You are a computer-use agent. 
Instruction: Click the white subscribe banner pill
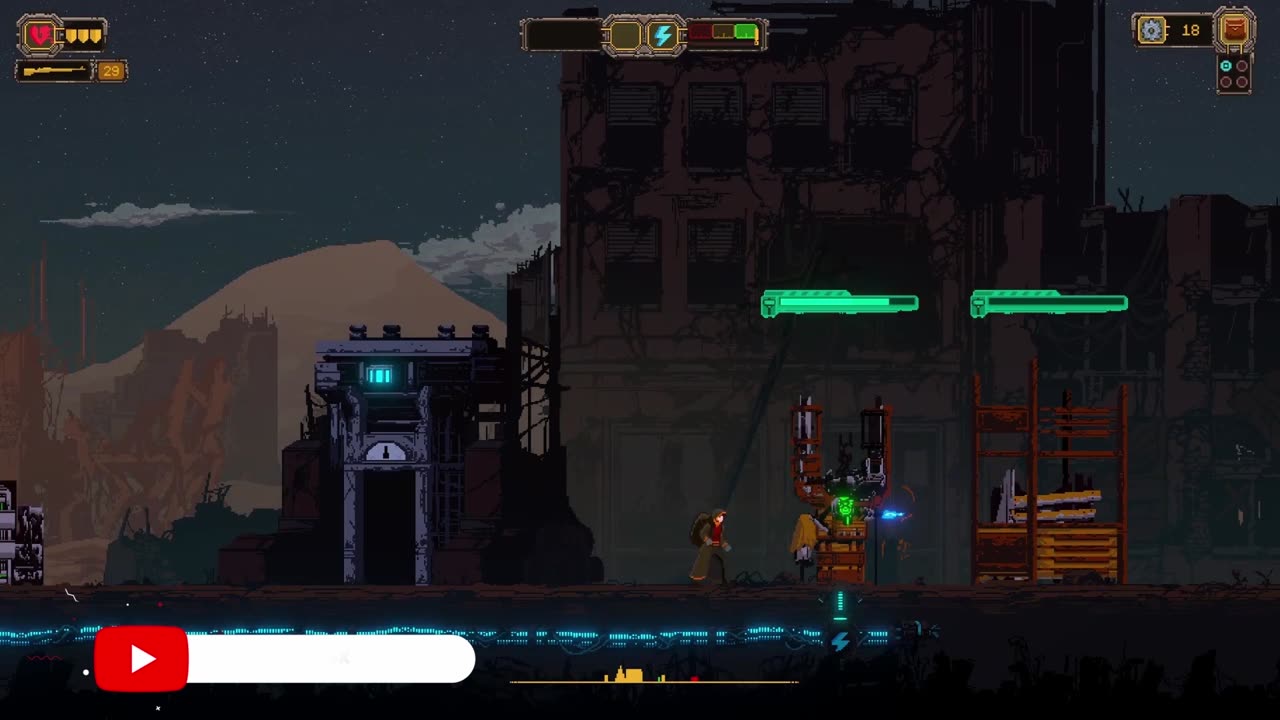(x=330, y=659)
